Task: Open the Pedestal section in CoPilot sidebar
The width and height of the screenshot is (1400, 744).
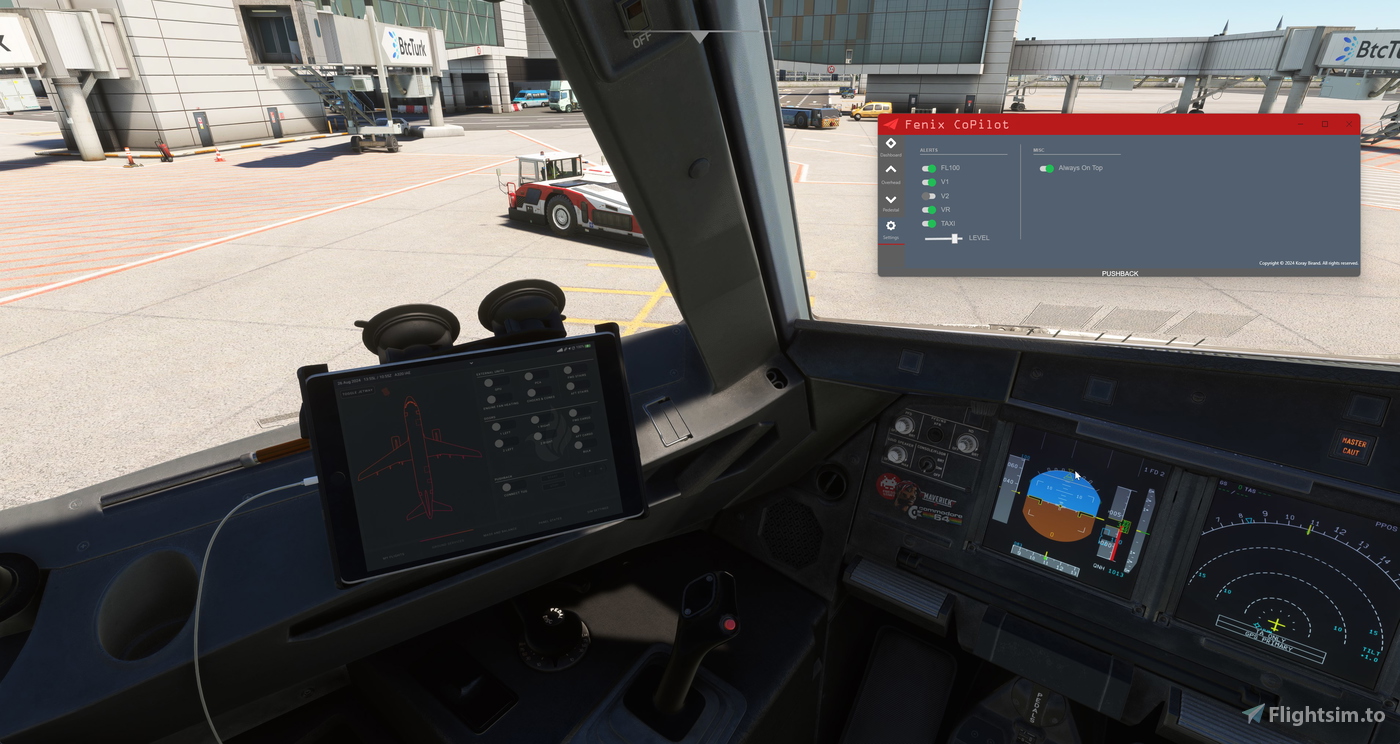Action: 890,199
